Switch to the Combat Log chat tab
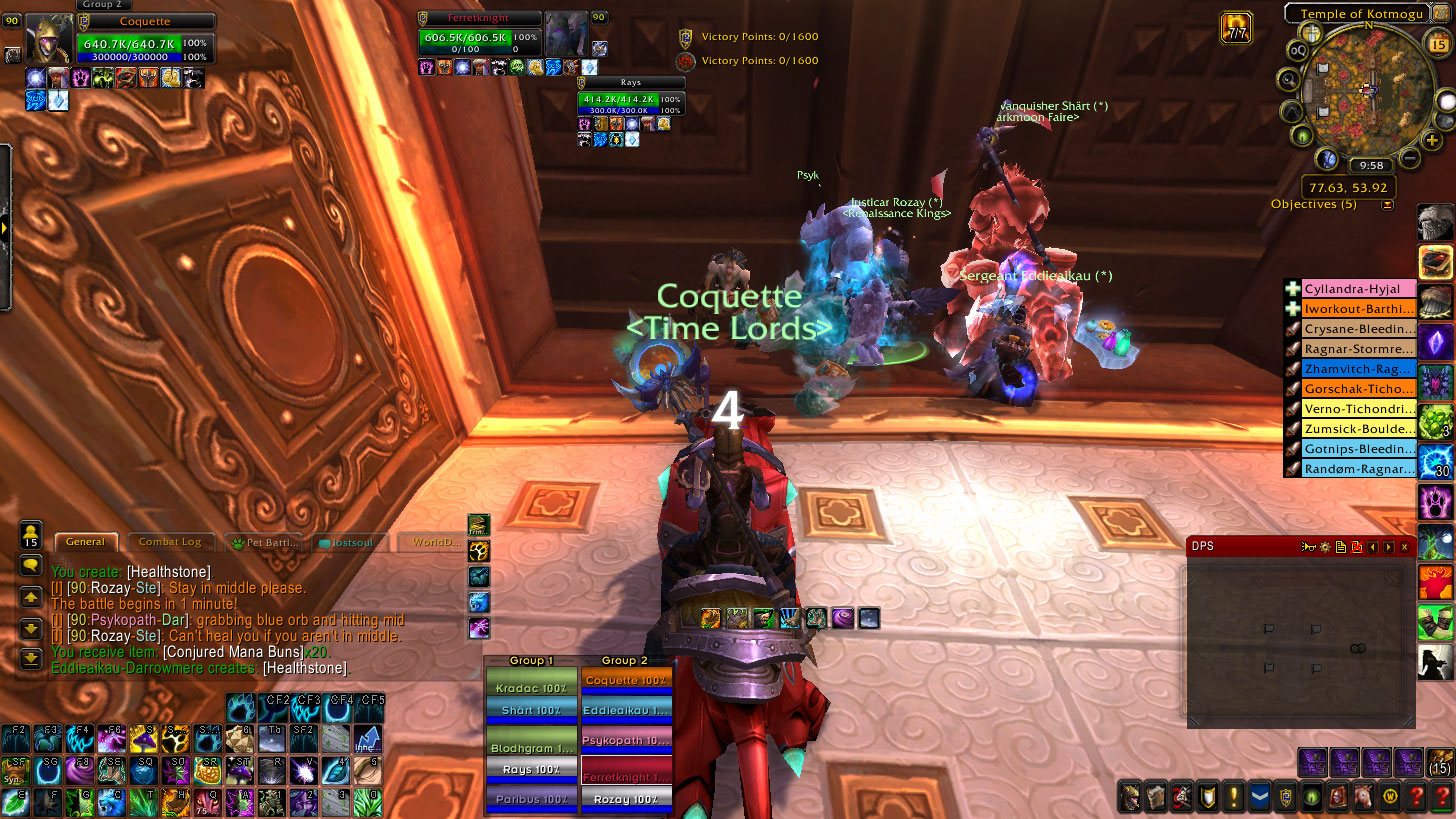This screenshot has height=819, width=1456. pos(169,542)
